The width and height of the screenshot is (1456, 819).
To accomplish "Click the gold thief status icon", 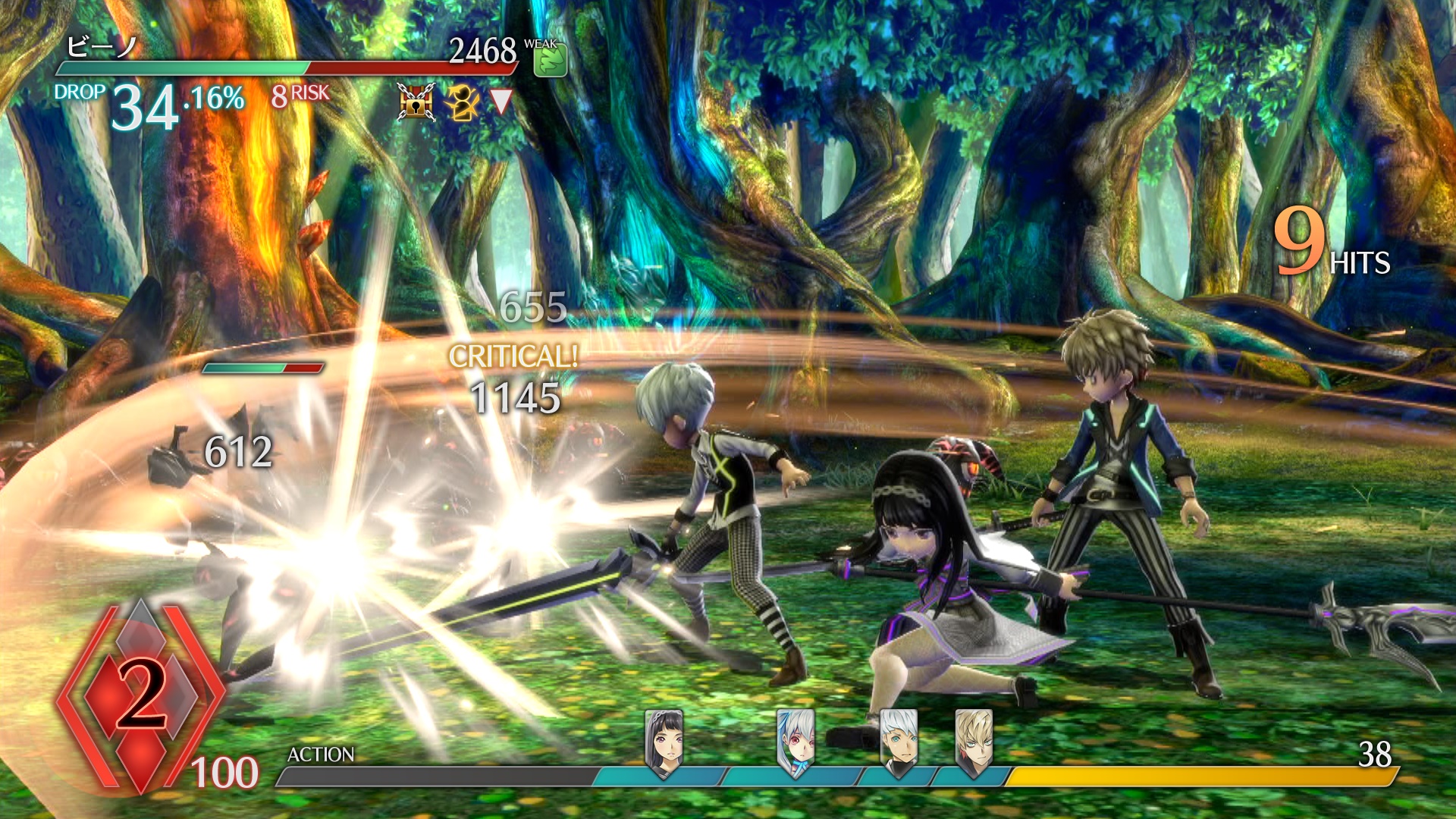I will pos(460,102).
